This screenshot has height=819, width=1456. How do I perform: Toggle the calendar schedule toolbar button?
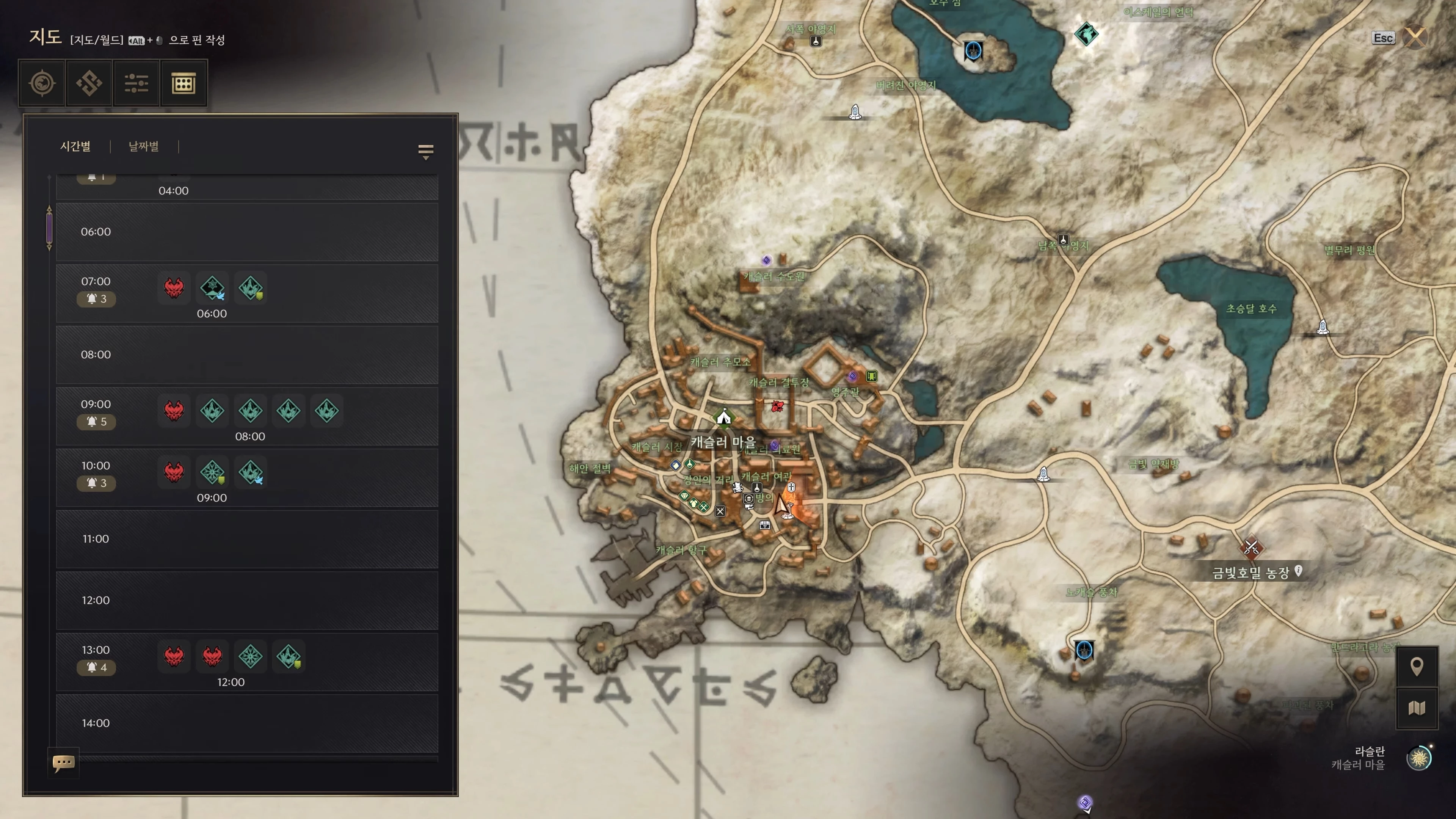[184, 84]
